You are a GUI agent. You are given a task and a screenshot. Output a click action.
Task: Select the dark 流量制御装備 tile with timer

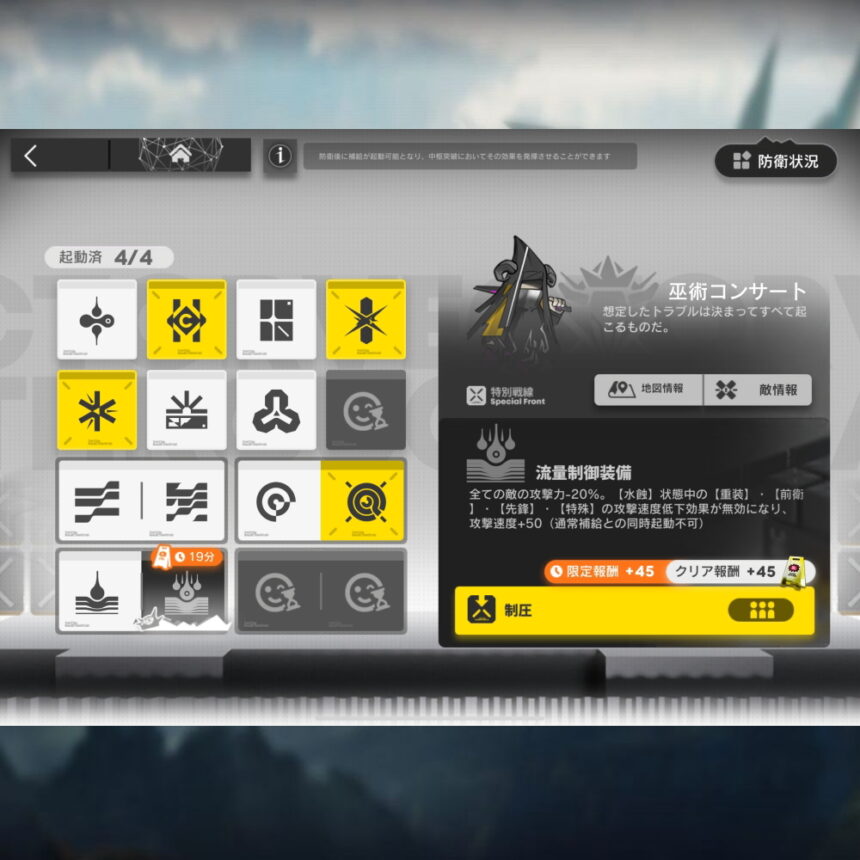click(183, 593)
